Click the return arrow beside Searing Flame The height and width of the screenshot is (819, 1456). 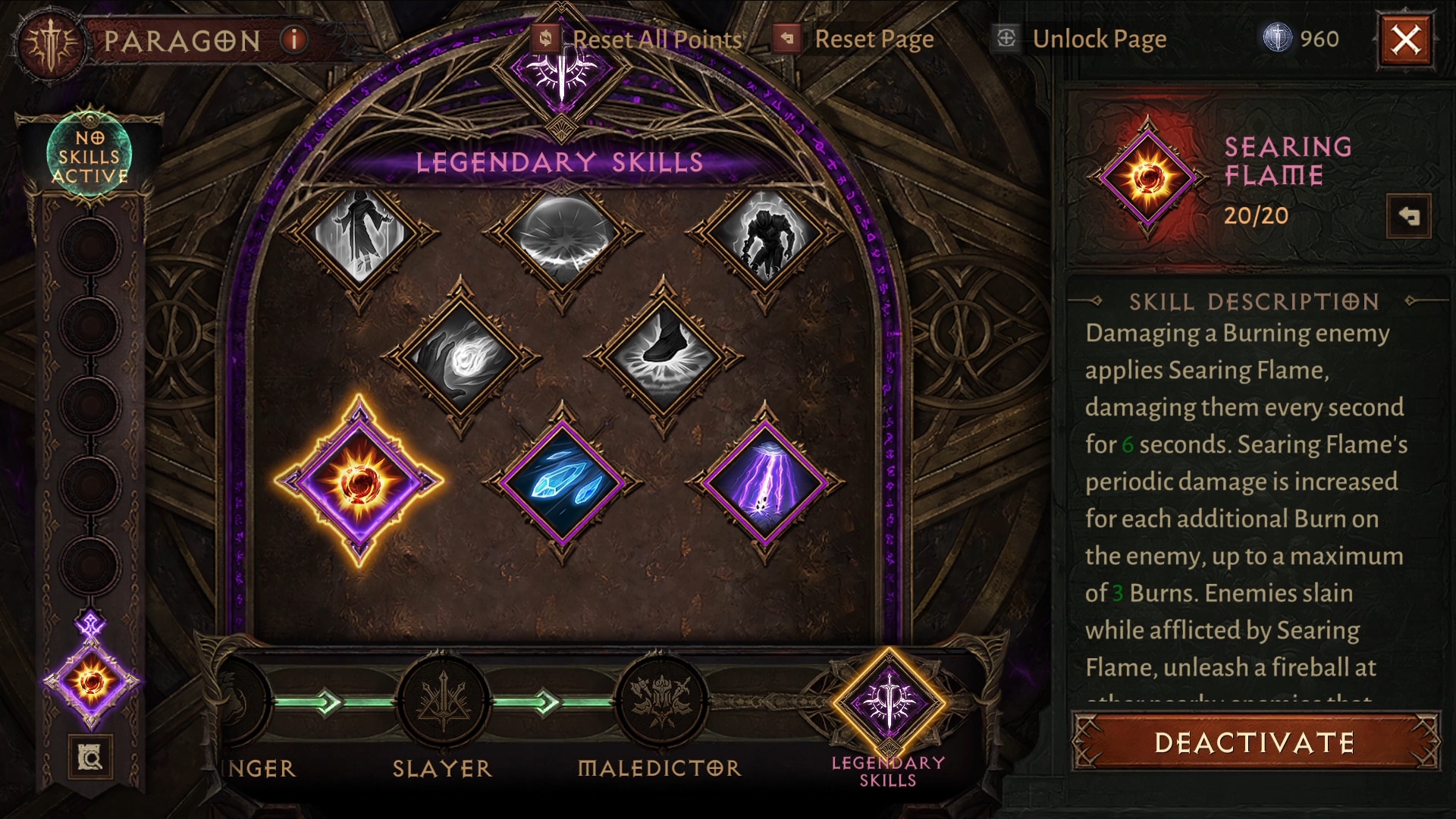point(1408,217)
